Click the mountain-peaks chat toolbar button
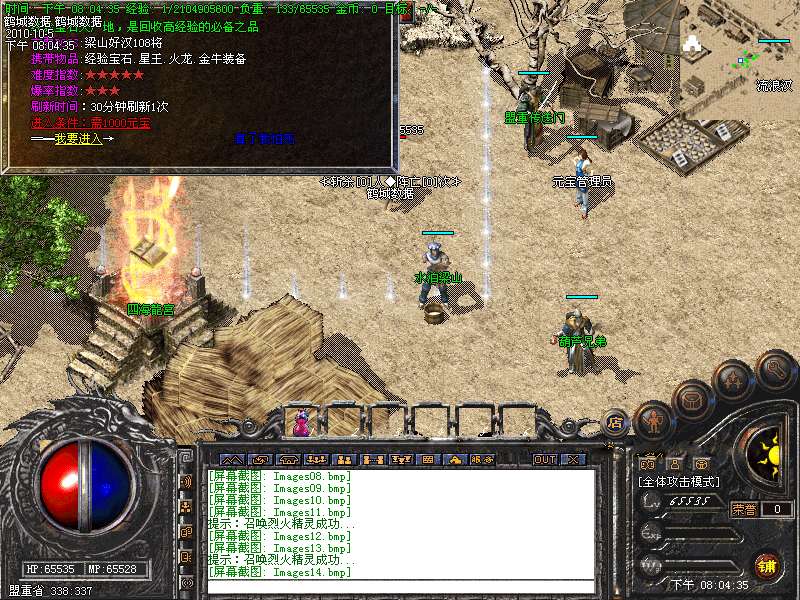This screenshot has height=600, width=800. (x=232, y=459)
